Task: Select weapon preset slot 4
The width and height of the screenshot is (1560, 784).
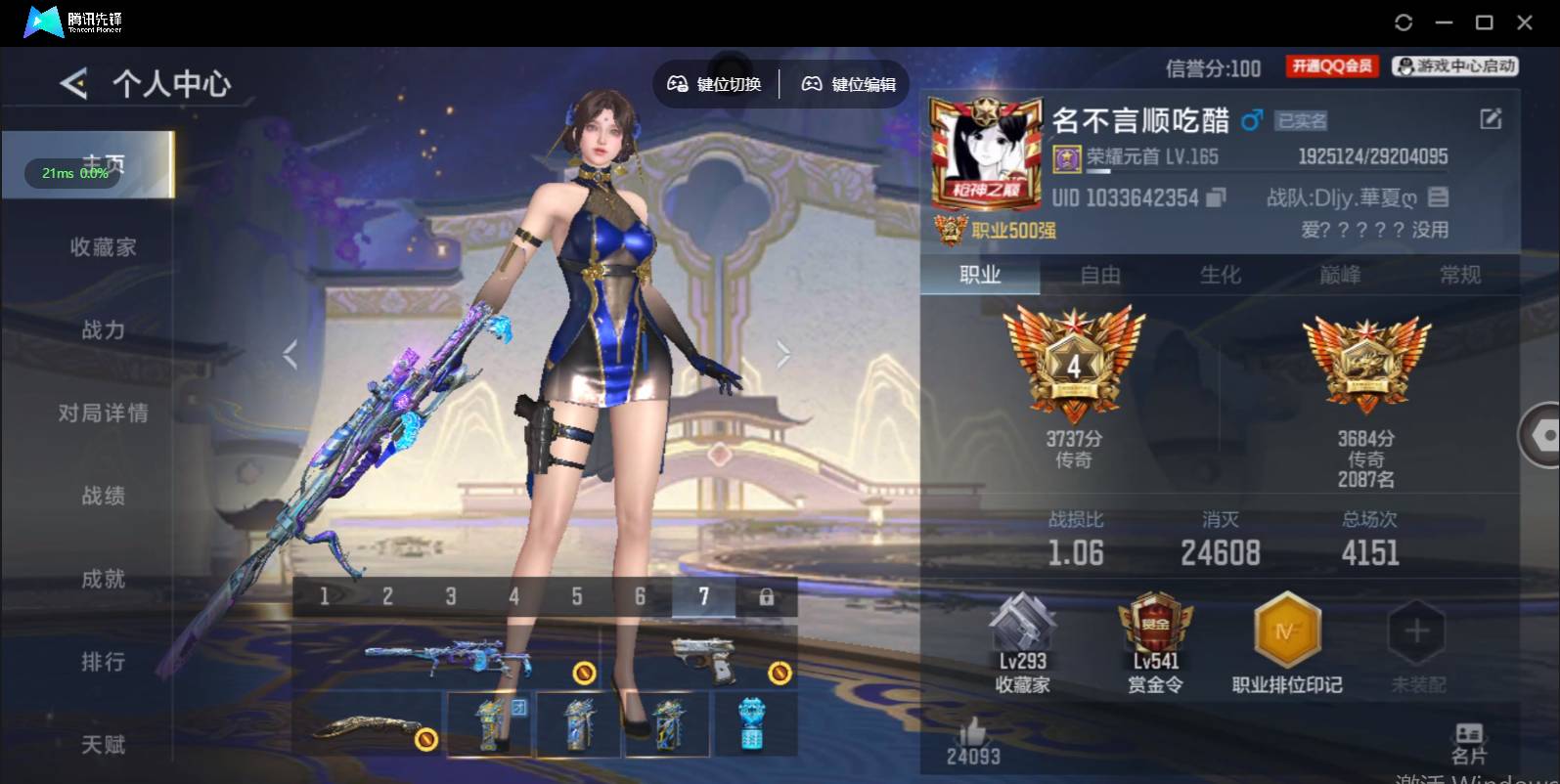Action: point(513,595)
